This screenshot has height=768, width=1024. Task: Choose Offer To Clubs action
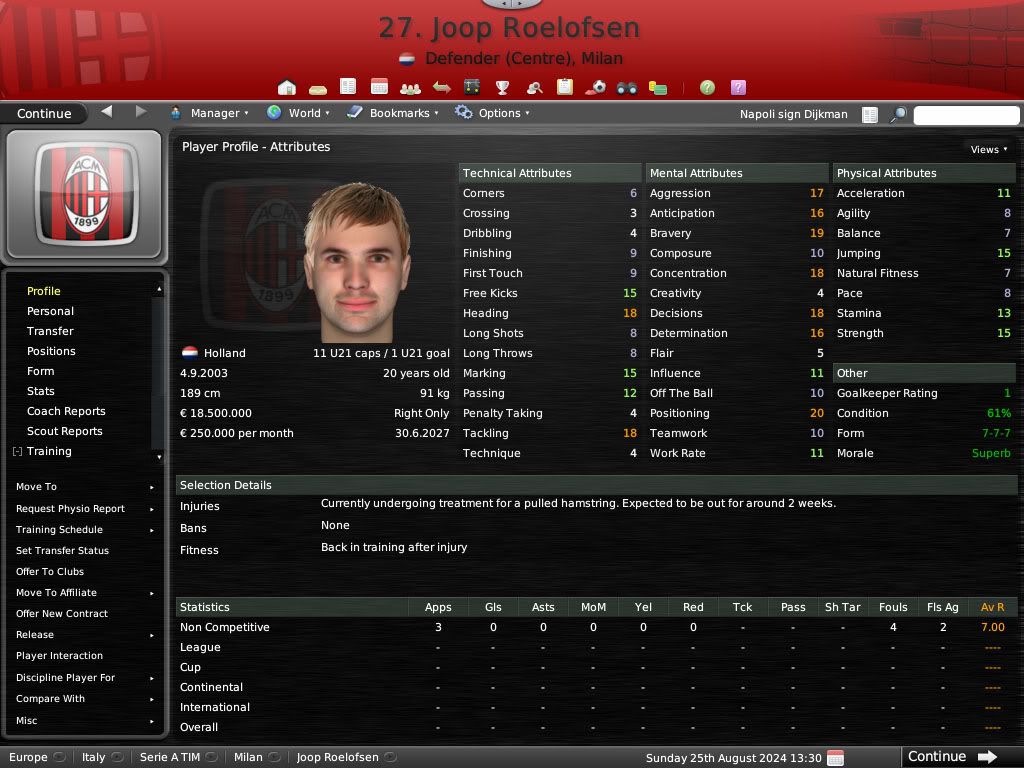coord(50,572)
